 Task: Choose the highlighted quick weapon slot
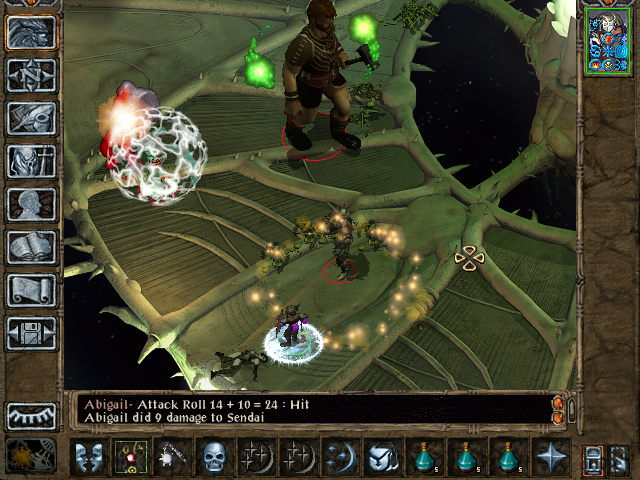(131, 457)
